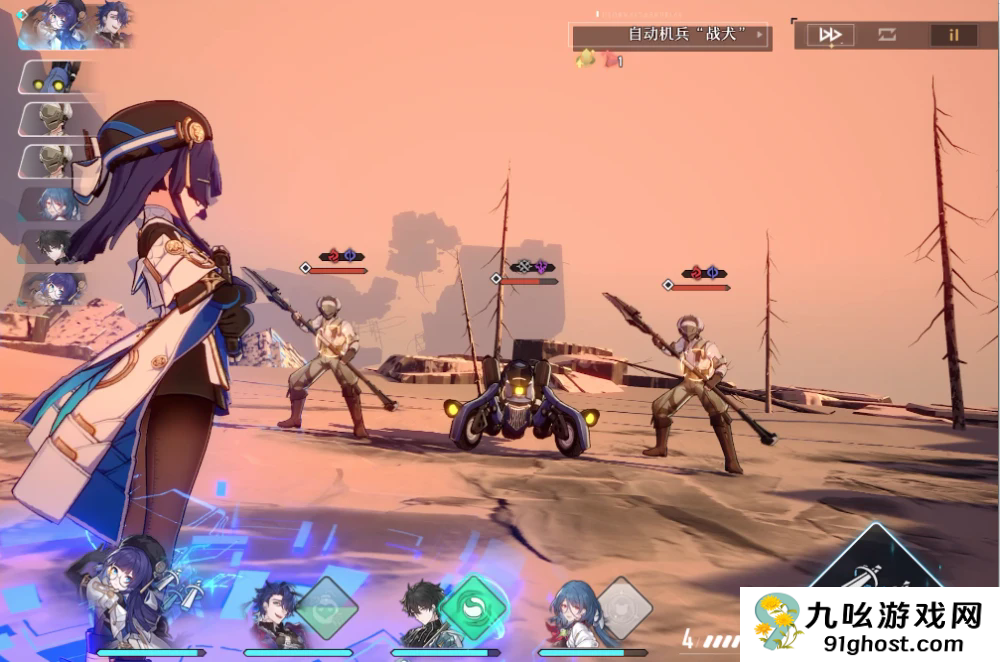The width and height of the screenshot is (1000, 662).
Task: Pause the battle
Action: pos(954,35)
